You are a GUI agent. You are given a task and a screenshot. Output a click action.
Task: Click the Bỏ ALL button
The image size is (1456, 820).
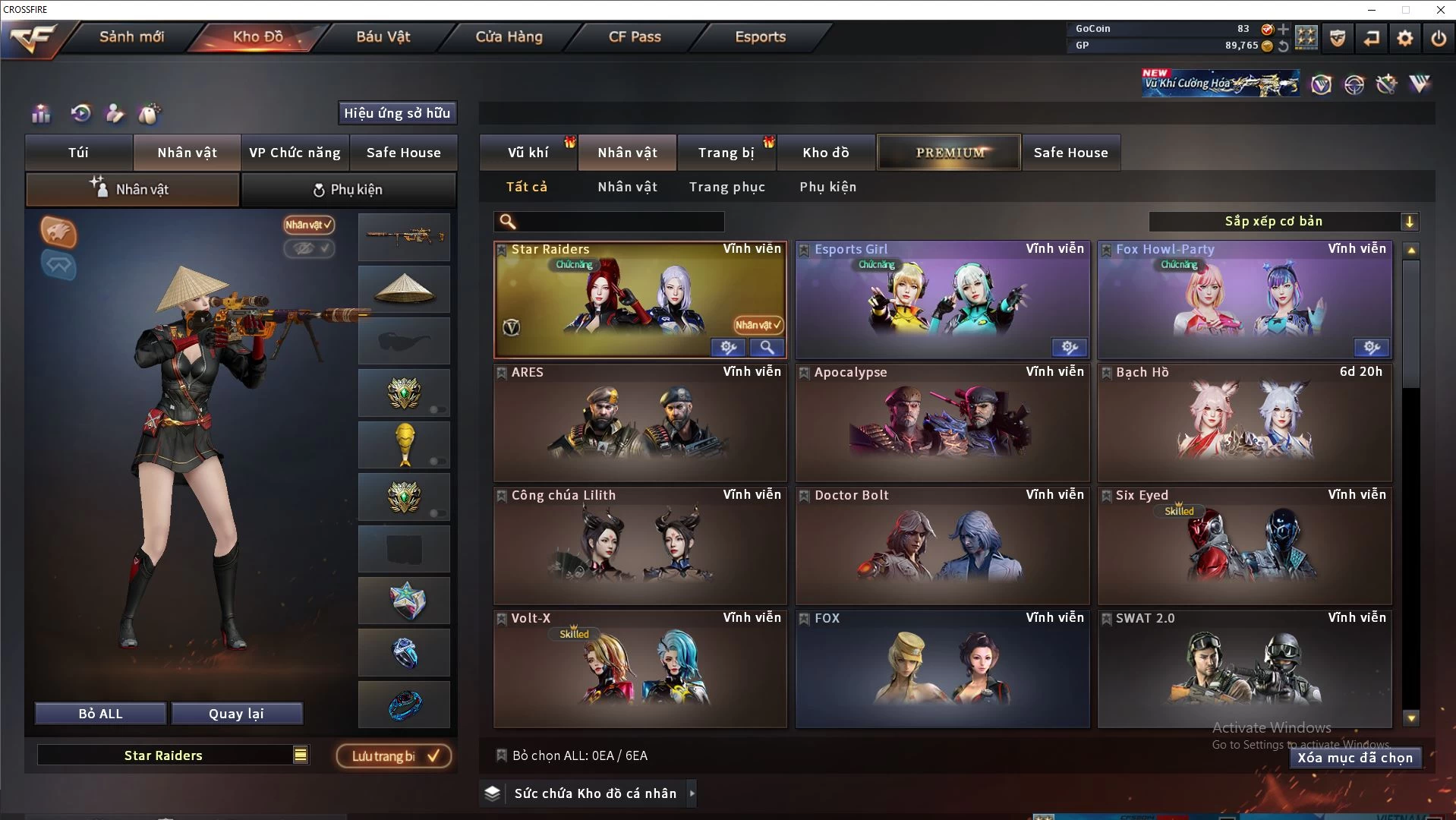100,714
